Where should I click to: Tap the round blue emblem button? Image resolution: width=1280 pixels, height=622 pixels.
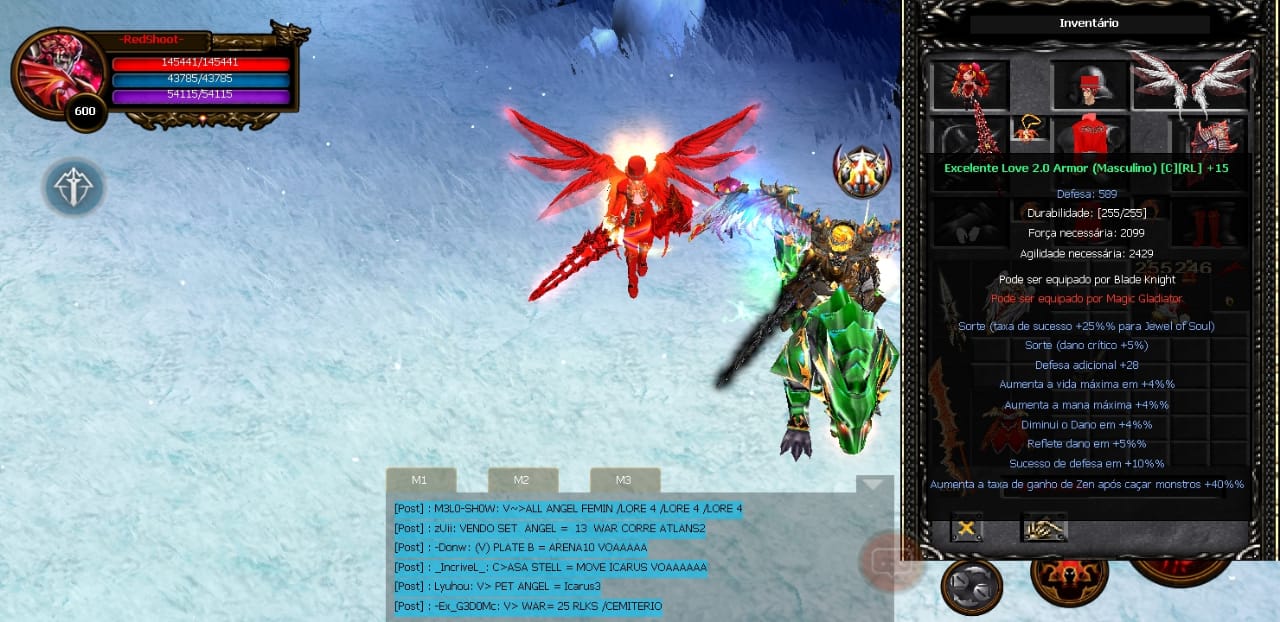pyautogui.click(x=73, y=187)
